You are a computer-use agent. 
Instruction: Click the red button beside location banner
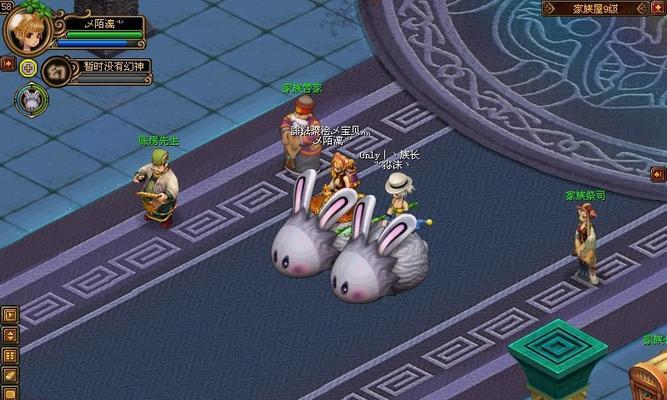pos(659,8)
